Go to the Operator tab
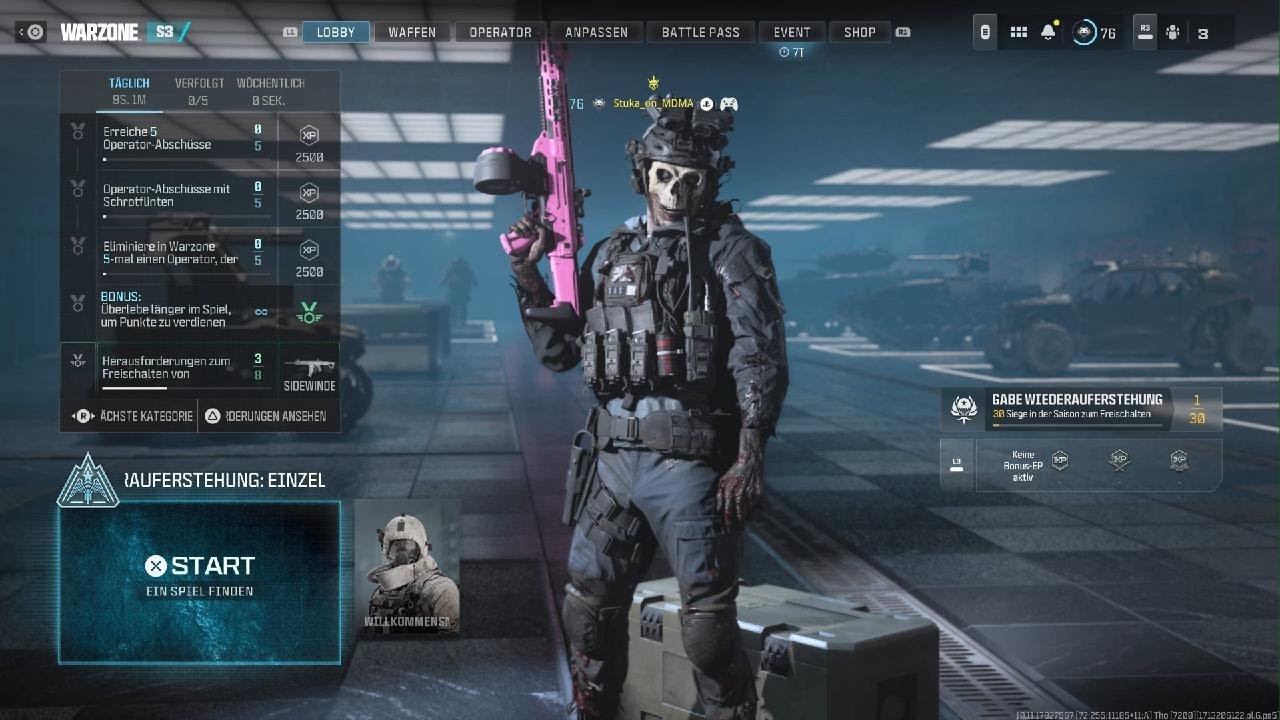Image resolution: width=1280 pixels, height=720 pixels. 500,32
